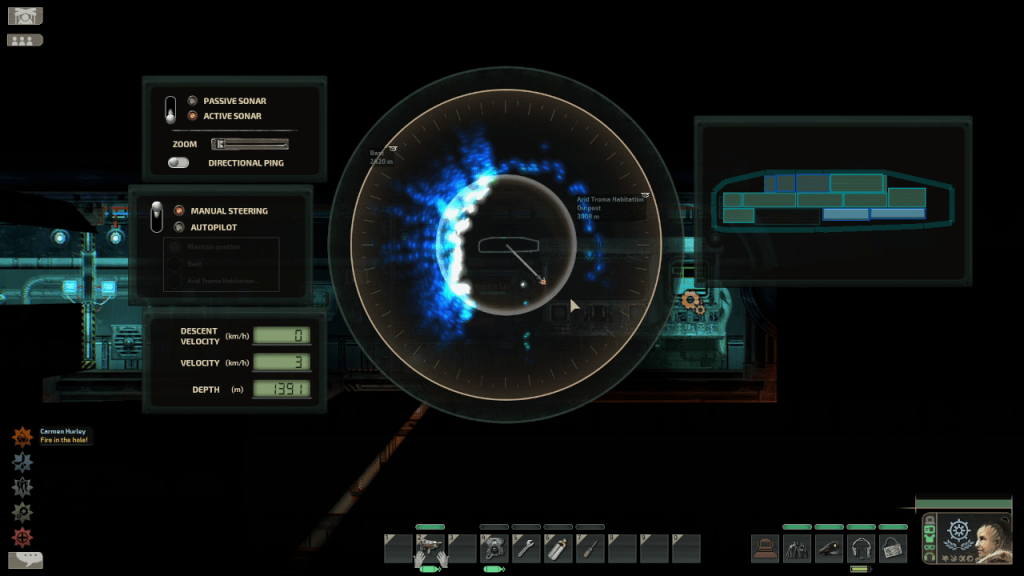Open the crew list button
1024x576 pixels.
point(24,40)
